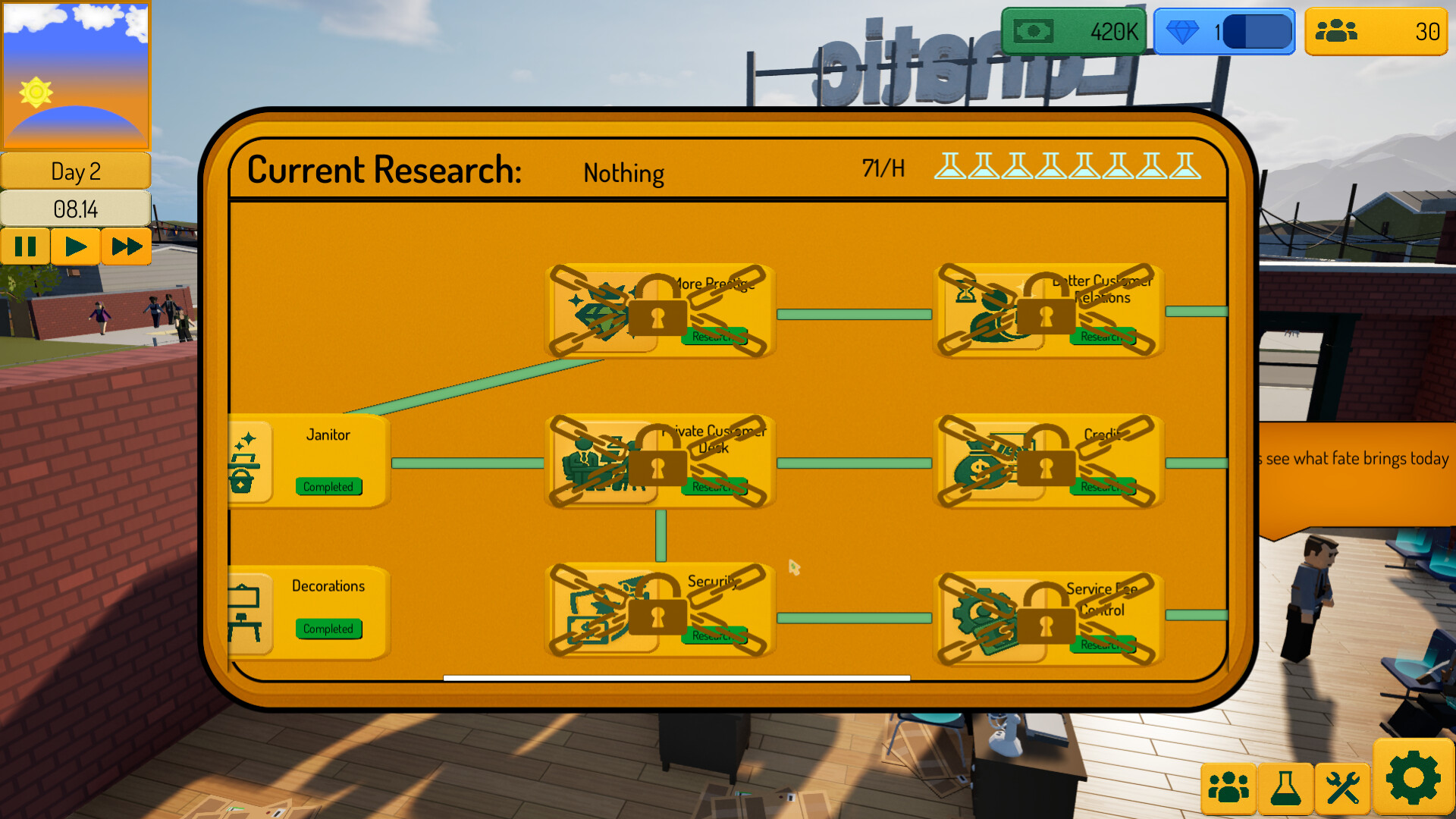This screenshot has height=819, width=1456.
Task: Click the weather sunrise display panel
Action: pos(76,76)
